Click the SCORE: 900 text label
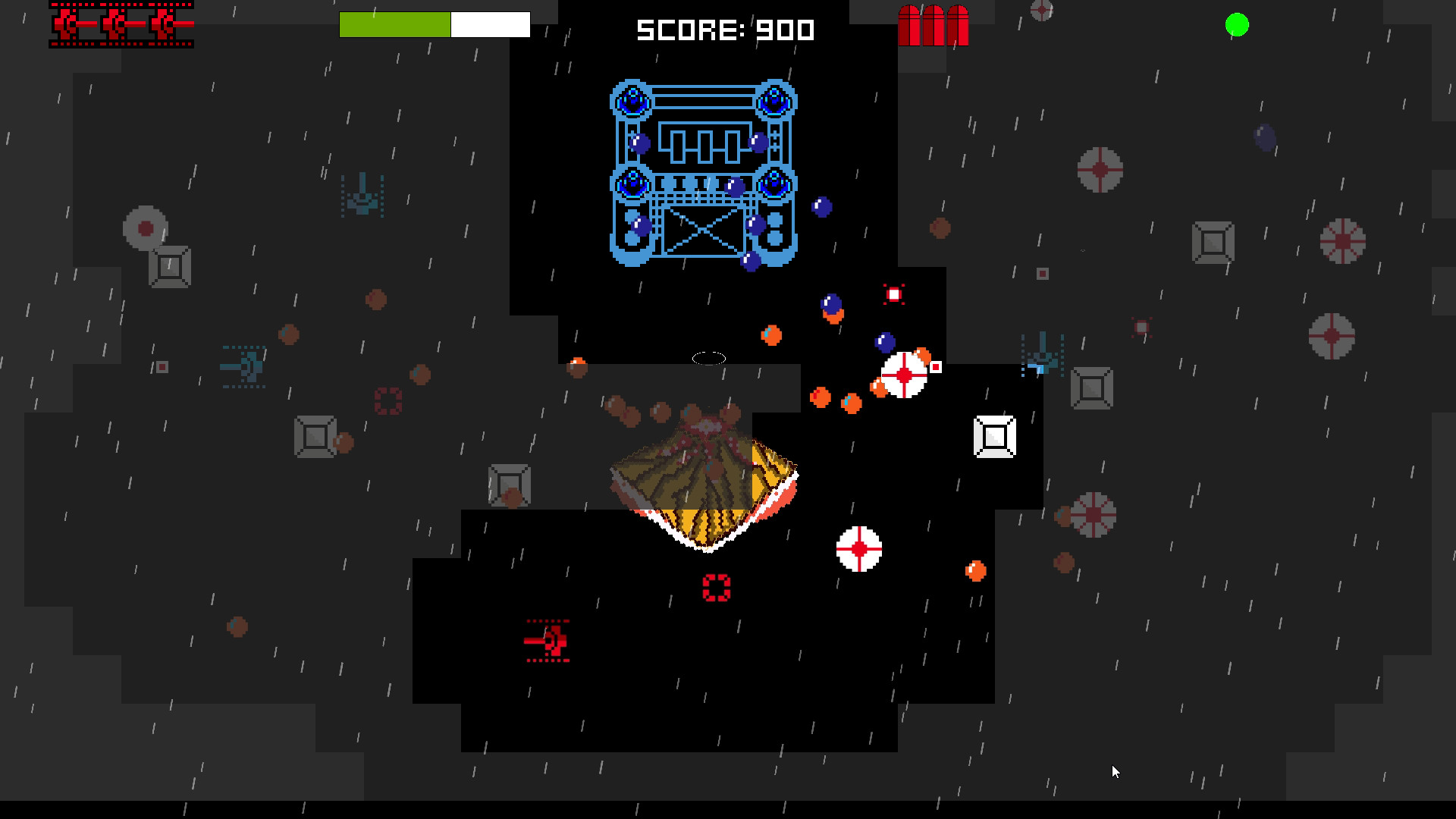Viewport: 1456px width, 819px height. (x=723, y=30)
